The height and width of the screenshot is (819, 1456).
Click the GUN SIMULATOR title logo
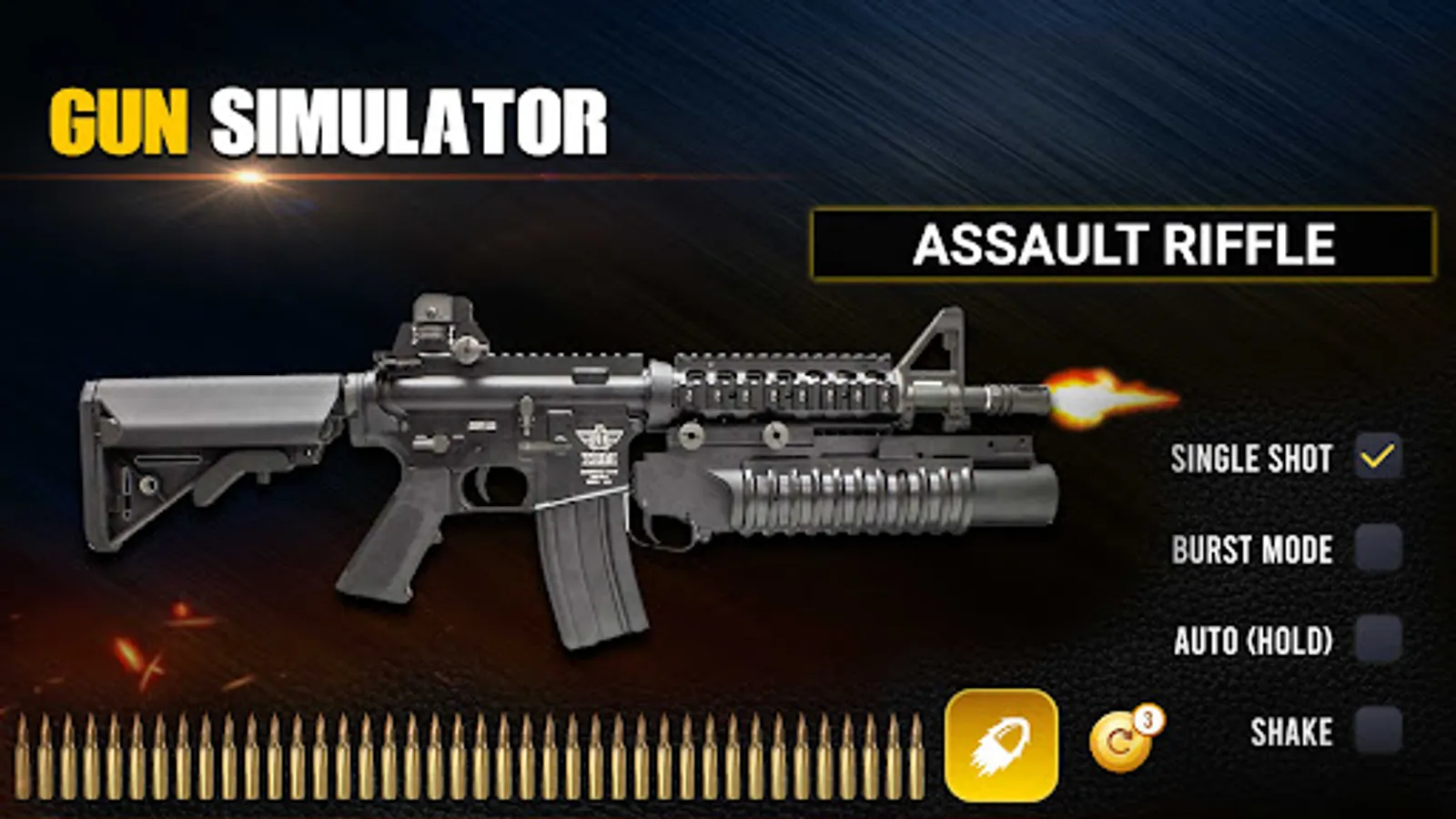coord(328,116)
